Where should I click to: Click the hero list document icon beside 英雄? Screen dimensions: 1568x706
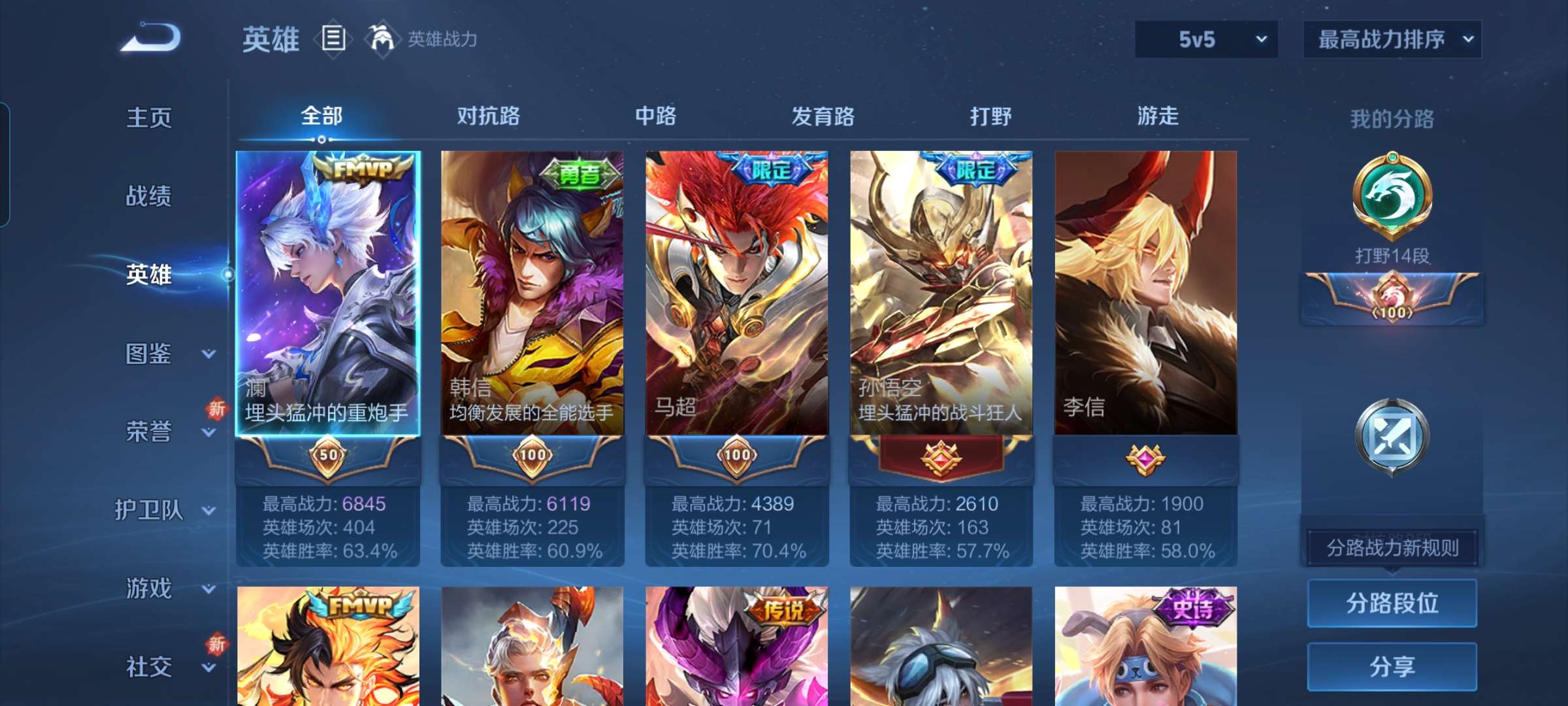coord(332,39)
